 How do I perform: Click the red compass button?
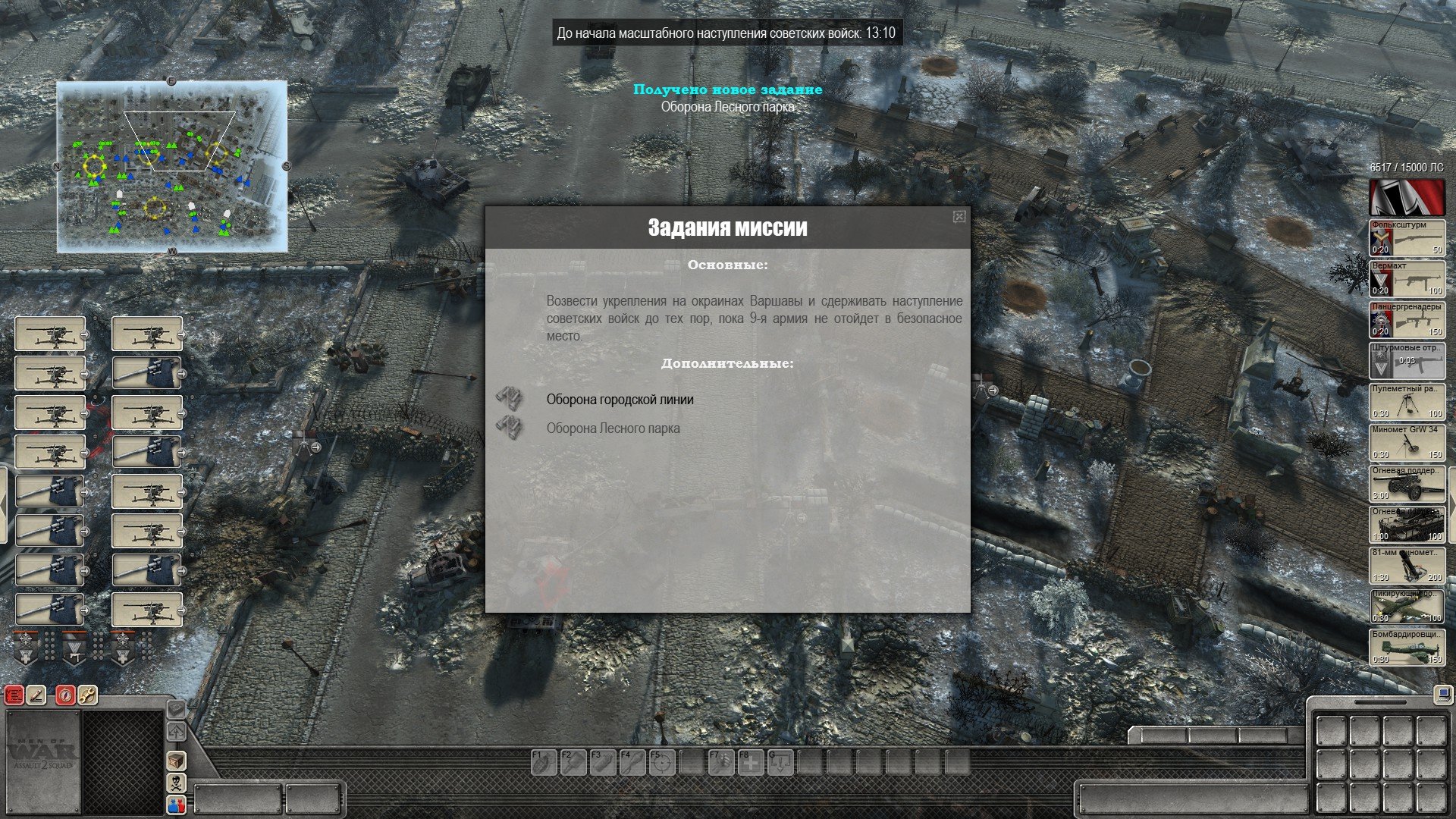[x=66, y=695]
